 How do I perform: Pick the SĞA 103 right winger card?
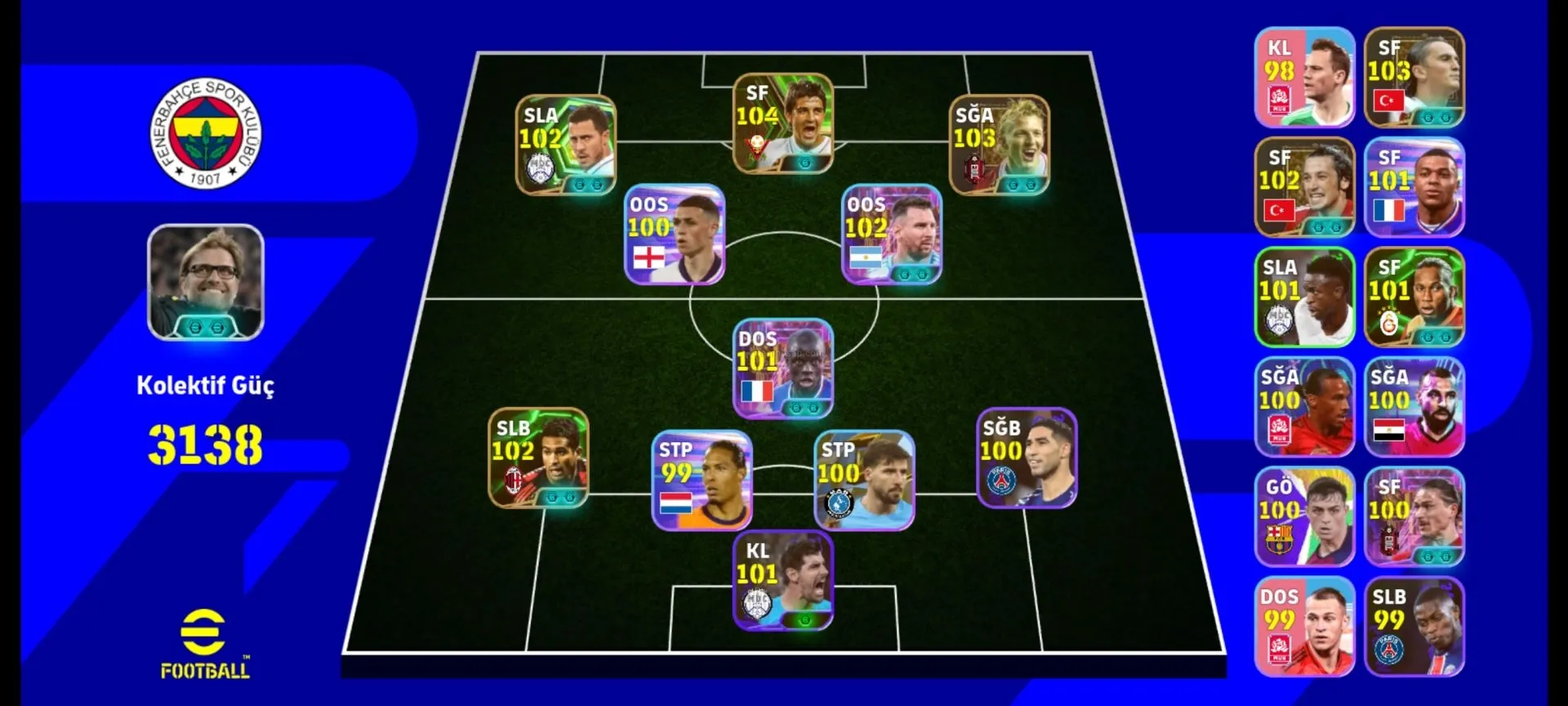point(999,145)
